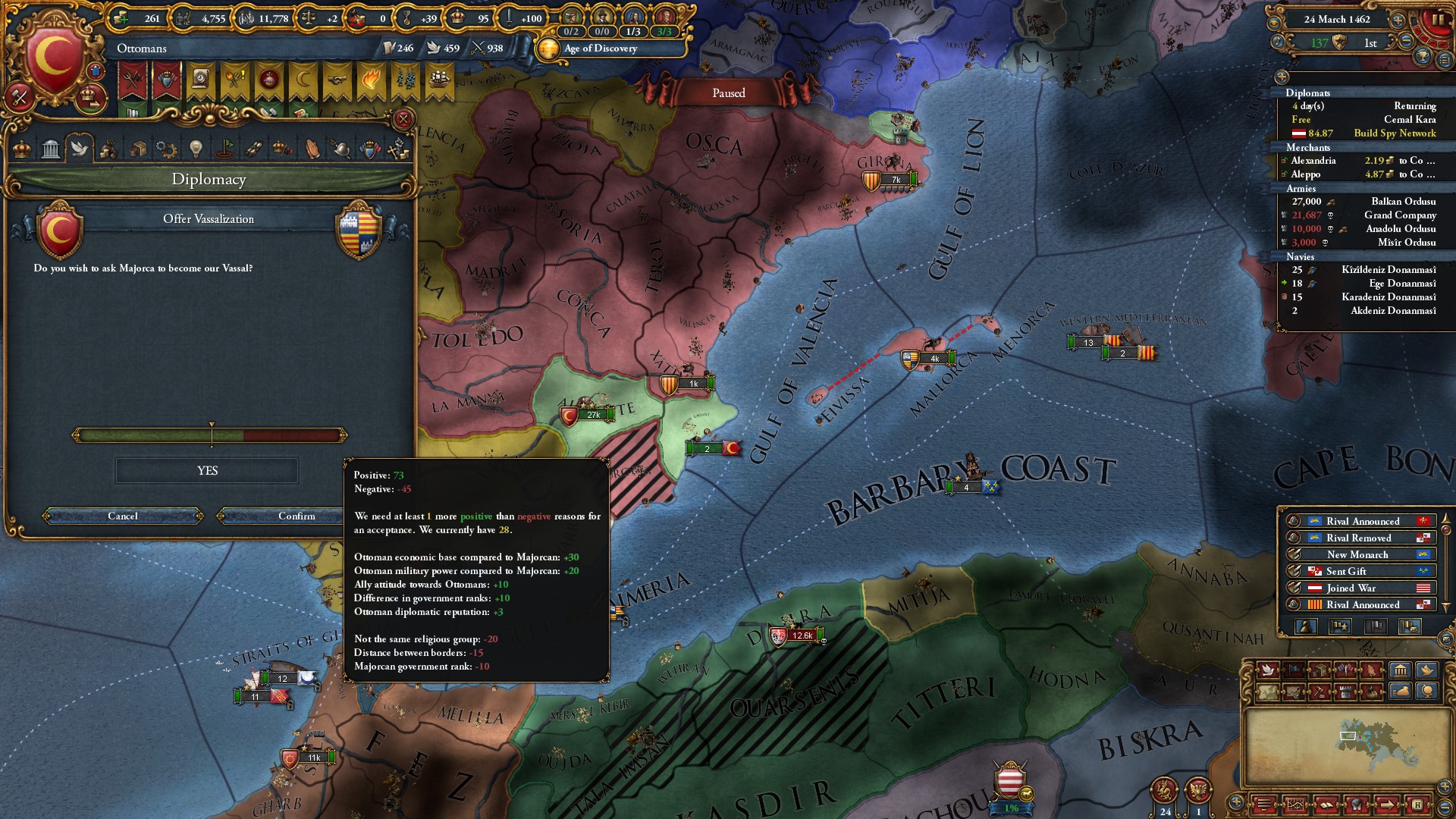The height and width of the screenshot is (819, 1456).
Task: Open the Court tab with the crown icon
Action: 22,149
